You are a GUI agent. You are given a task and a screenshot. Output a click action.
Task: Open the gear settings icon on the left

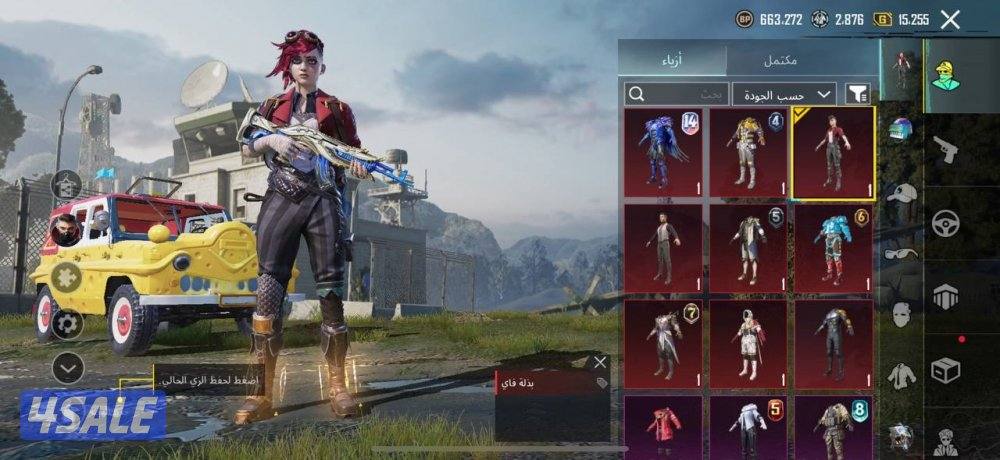coord(67,322)
